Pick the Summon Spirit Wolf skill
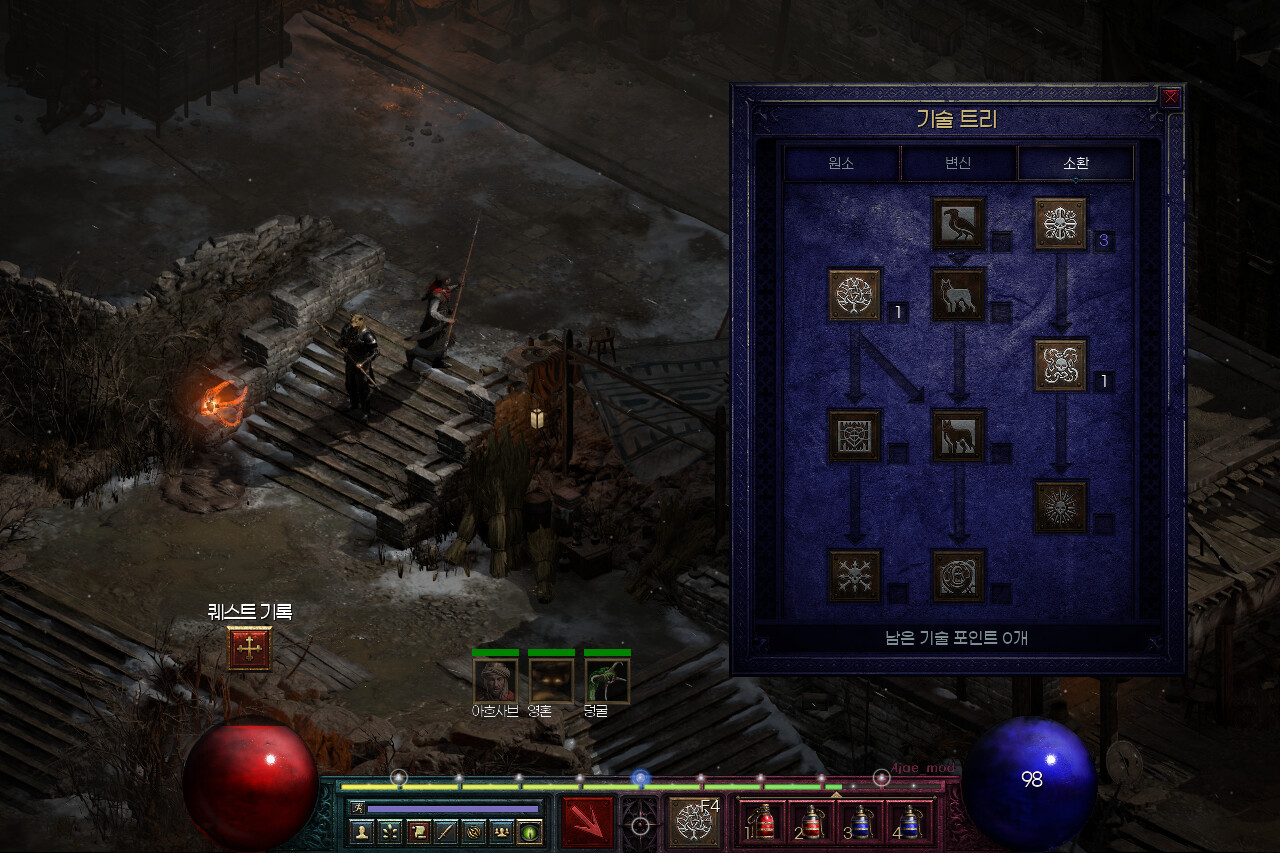 [x=959, y=295]
